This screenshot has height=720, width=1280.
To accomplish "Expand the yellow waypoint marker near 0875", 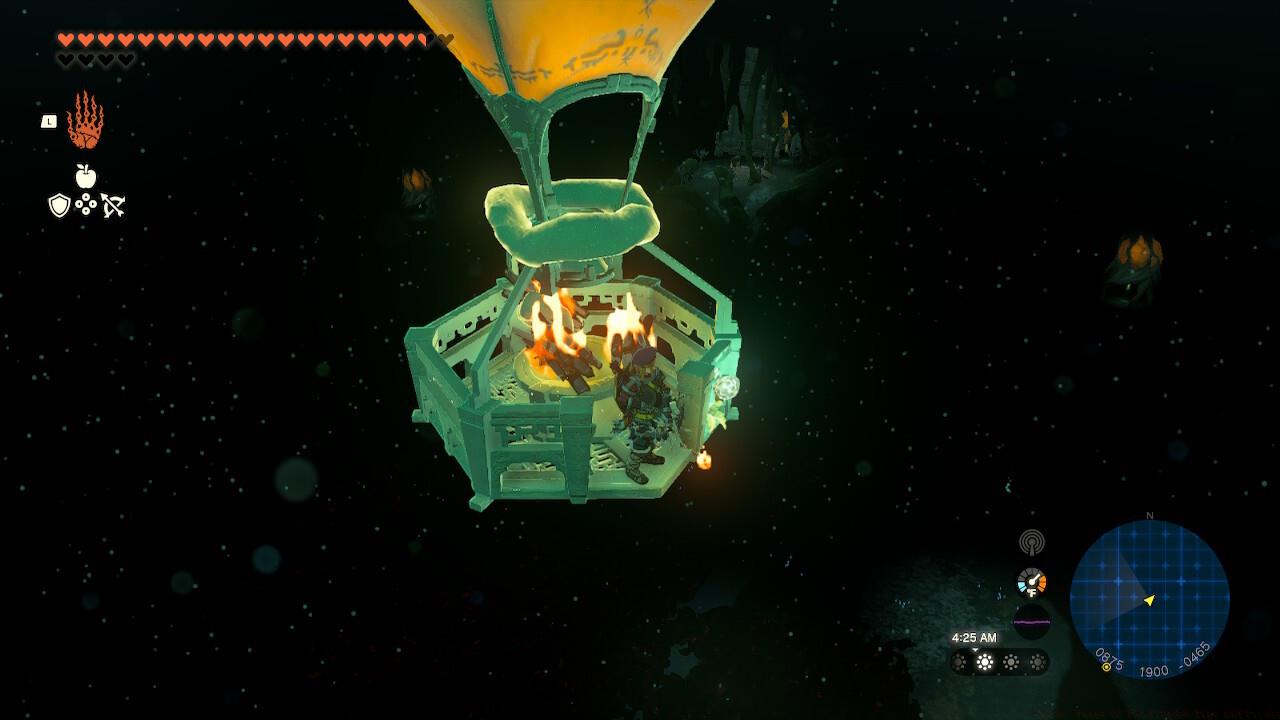I will (x=1106, y=668).
